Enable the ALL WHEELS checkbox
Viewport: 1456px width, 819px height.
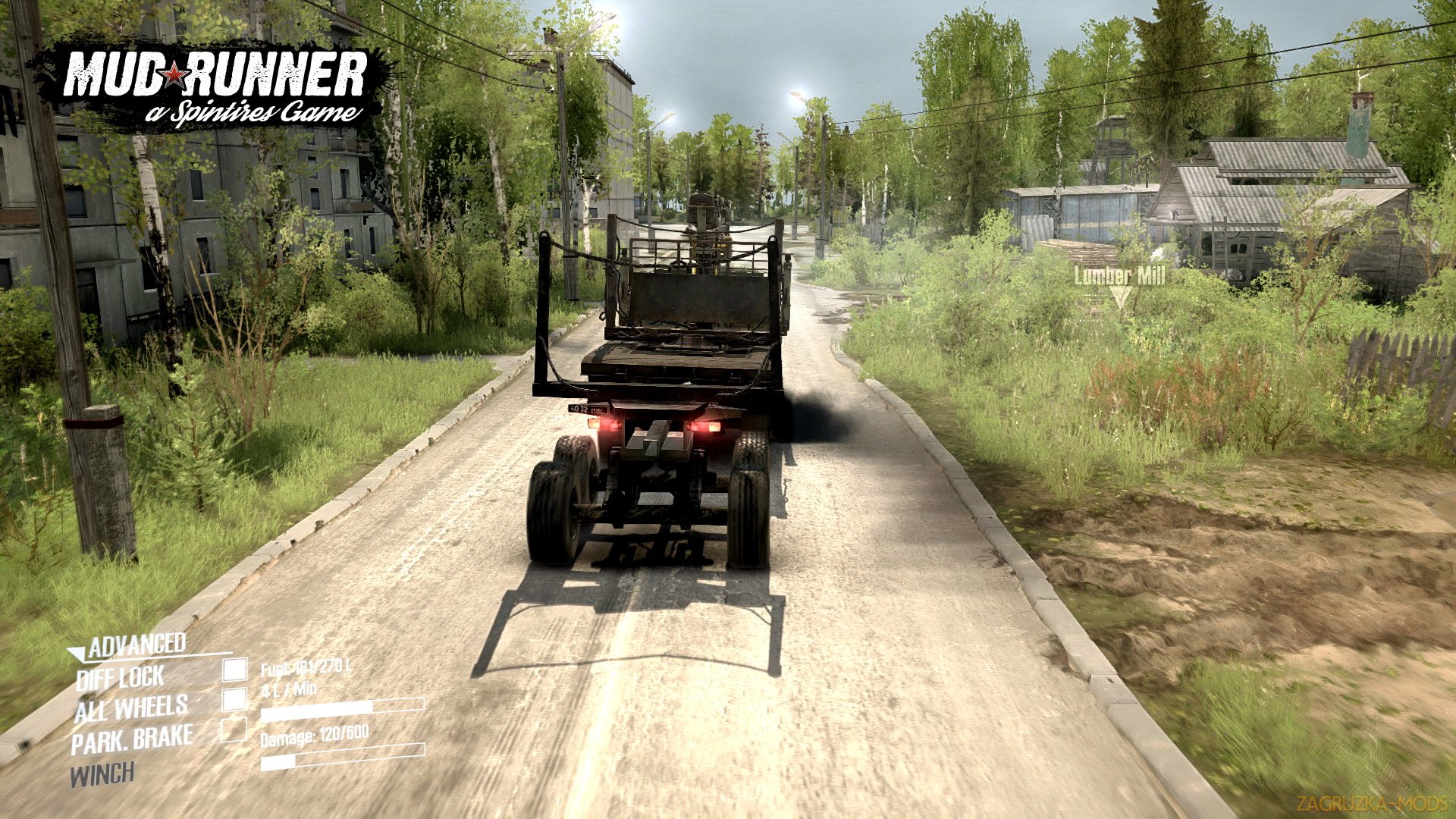pyautogui.click(x=235, y=698)
